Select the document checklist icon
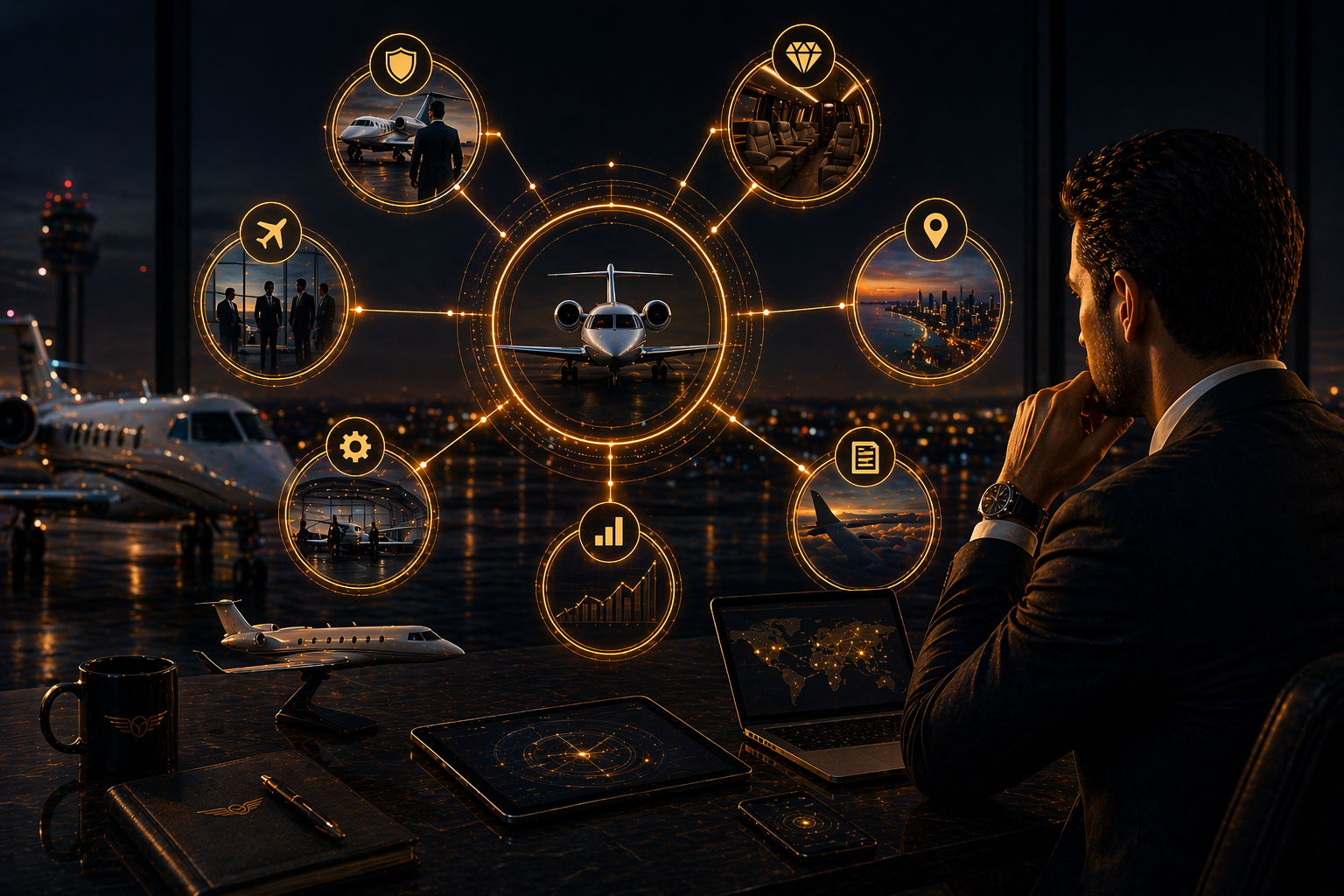Image resolution: width=1344 pixels, height=896 pixels. tap(864, 457)
